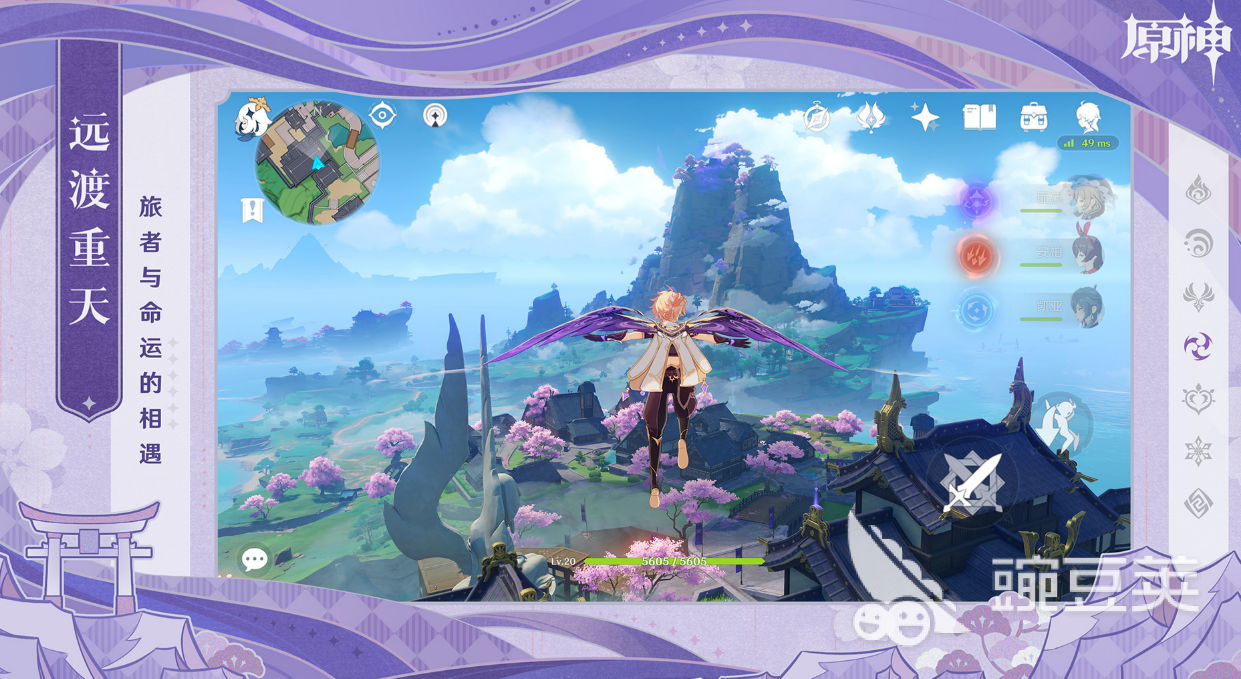Open the chat speech bubble
The image size is (1241, 679).
254,559
